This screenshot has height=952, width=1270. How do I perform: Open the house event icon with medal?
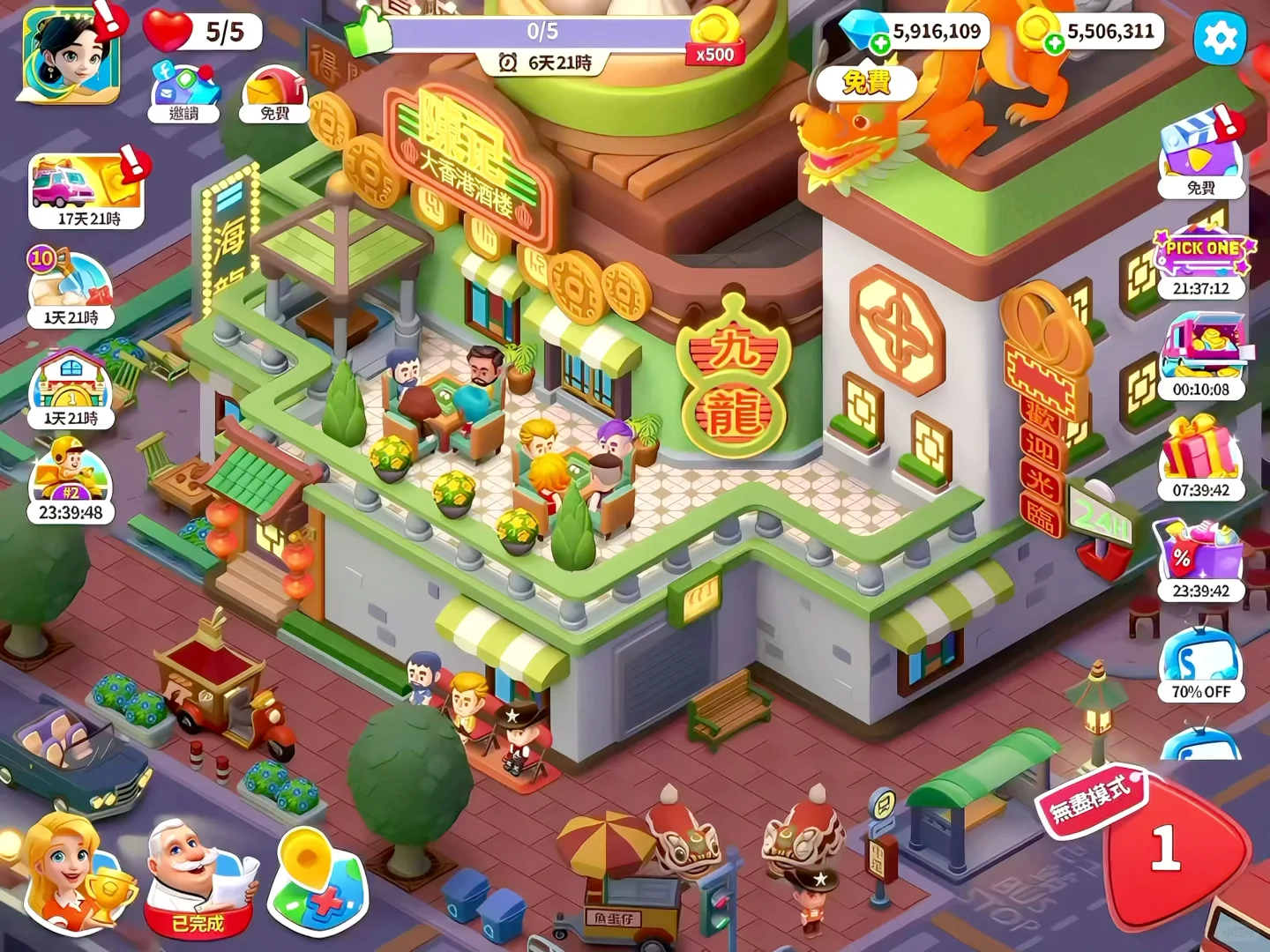click(x=71, y=390)
